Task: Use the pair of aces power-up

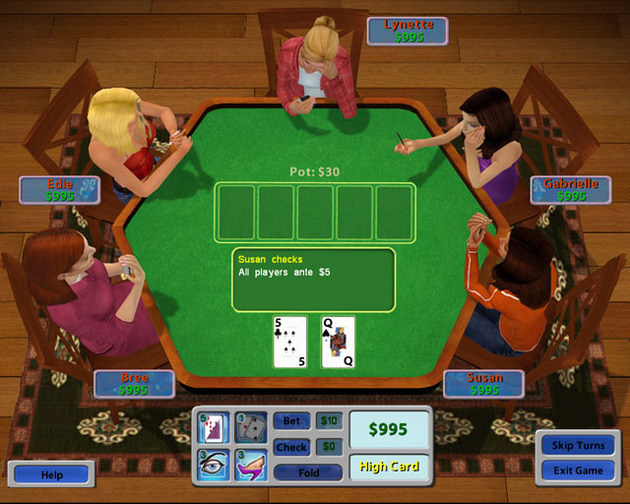Action: 249,428
